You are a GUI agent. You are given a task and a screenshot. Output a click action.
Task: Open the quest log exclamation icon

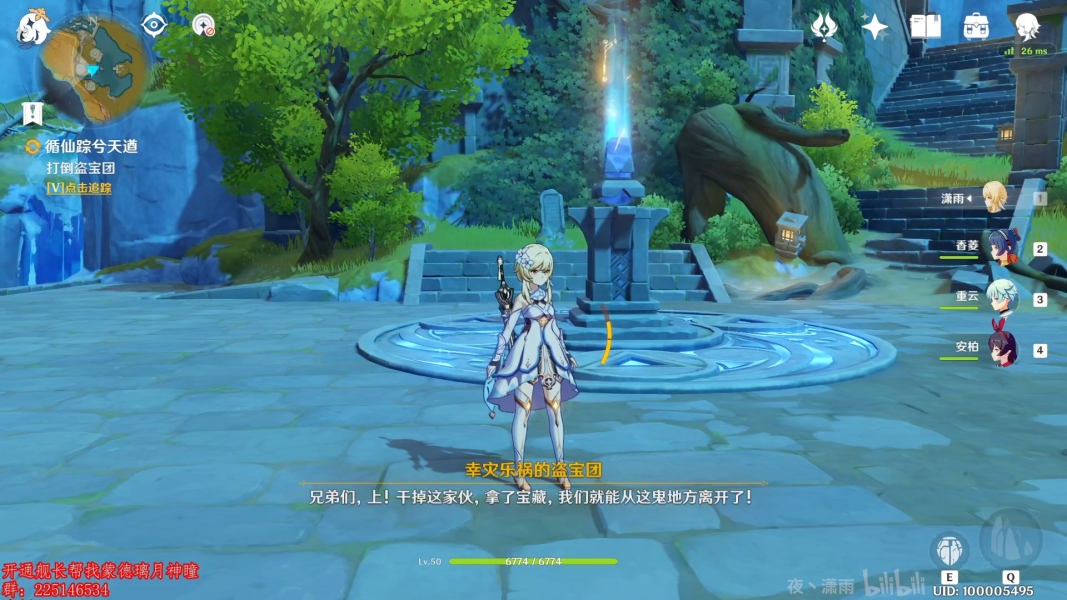(33, 113)
